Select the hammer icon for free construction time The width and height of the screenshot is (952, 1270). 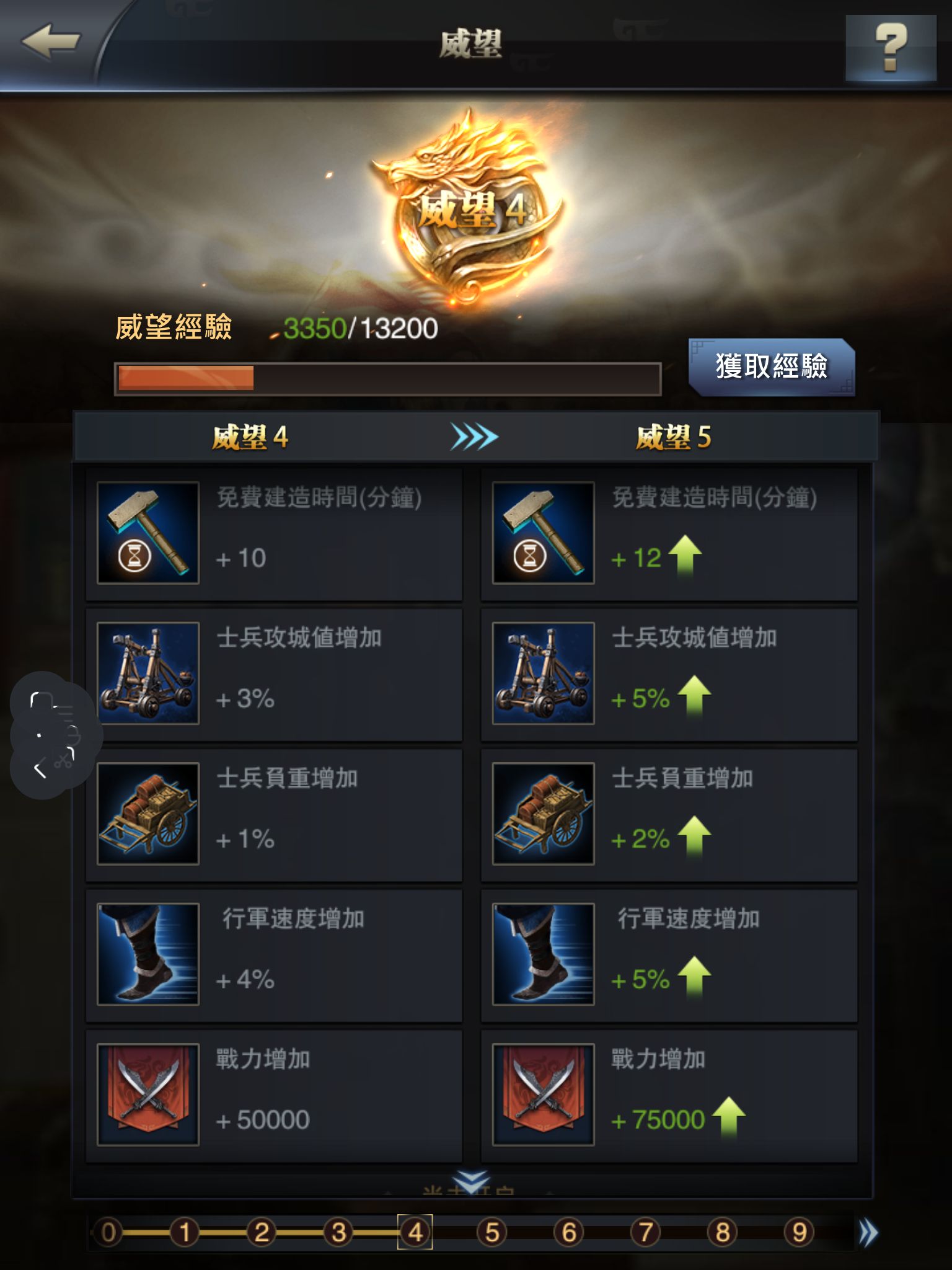pos(149,533)
